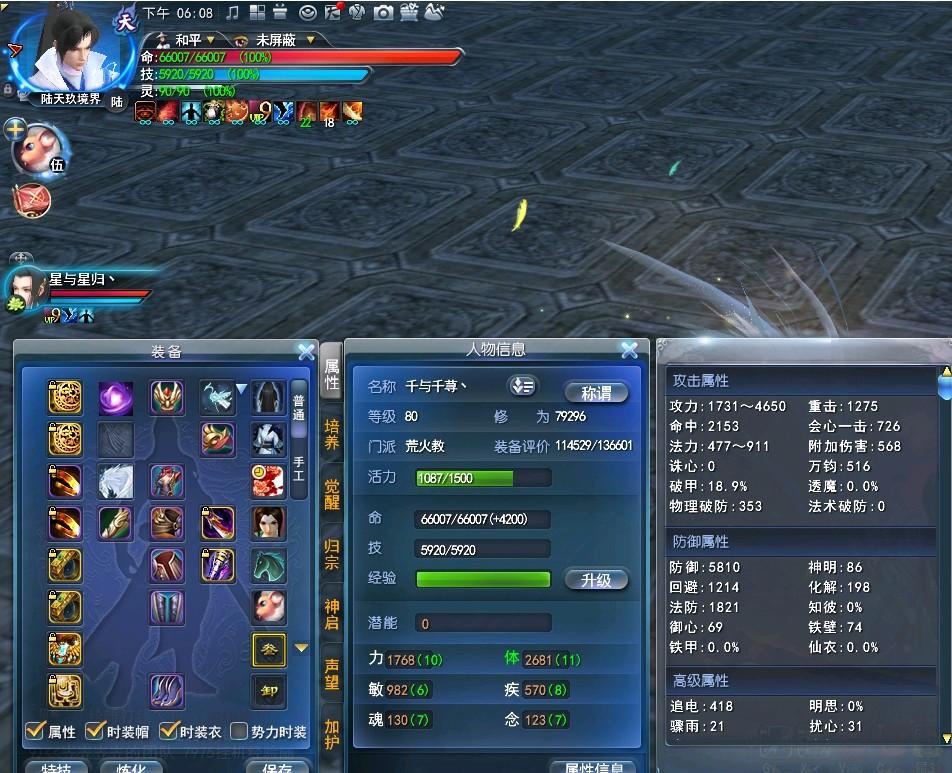952x773 pixels.
Task: Switch to the 声望 reputation tab
Action: pos(332,673)
